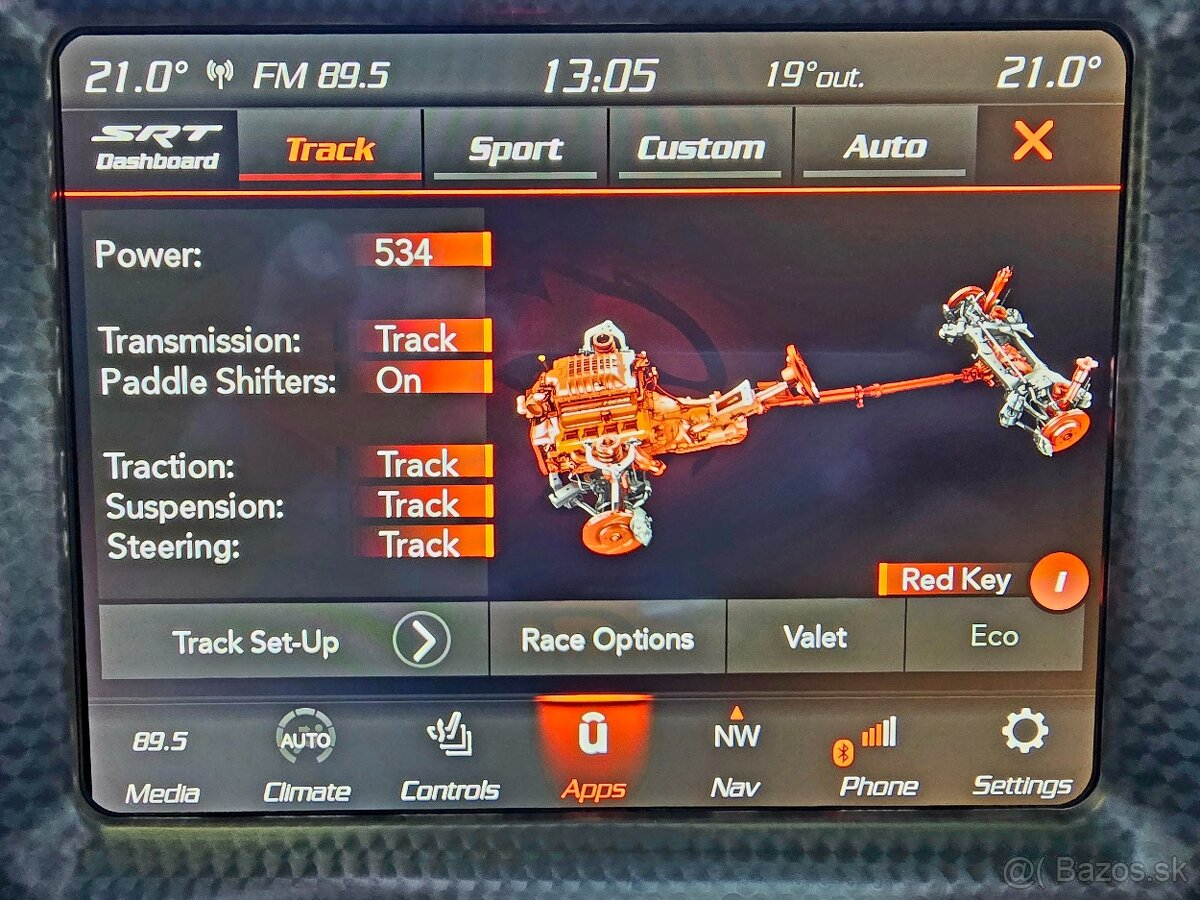Screen dimensions: 1200x900
Task: Open the Phone menu
Action: pos(878,758)
